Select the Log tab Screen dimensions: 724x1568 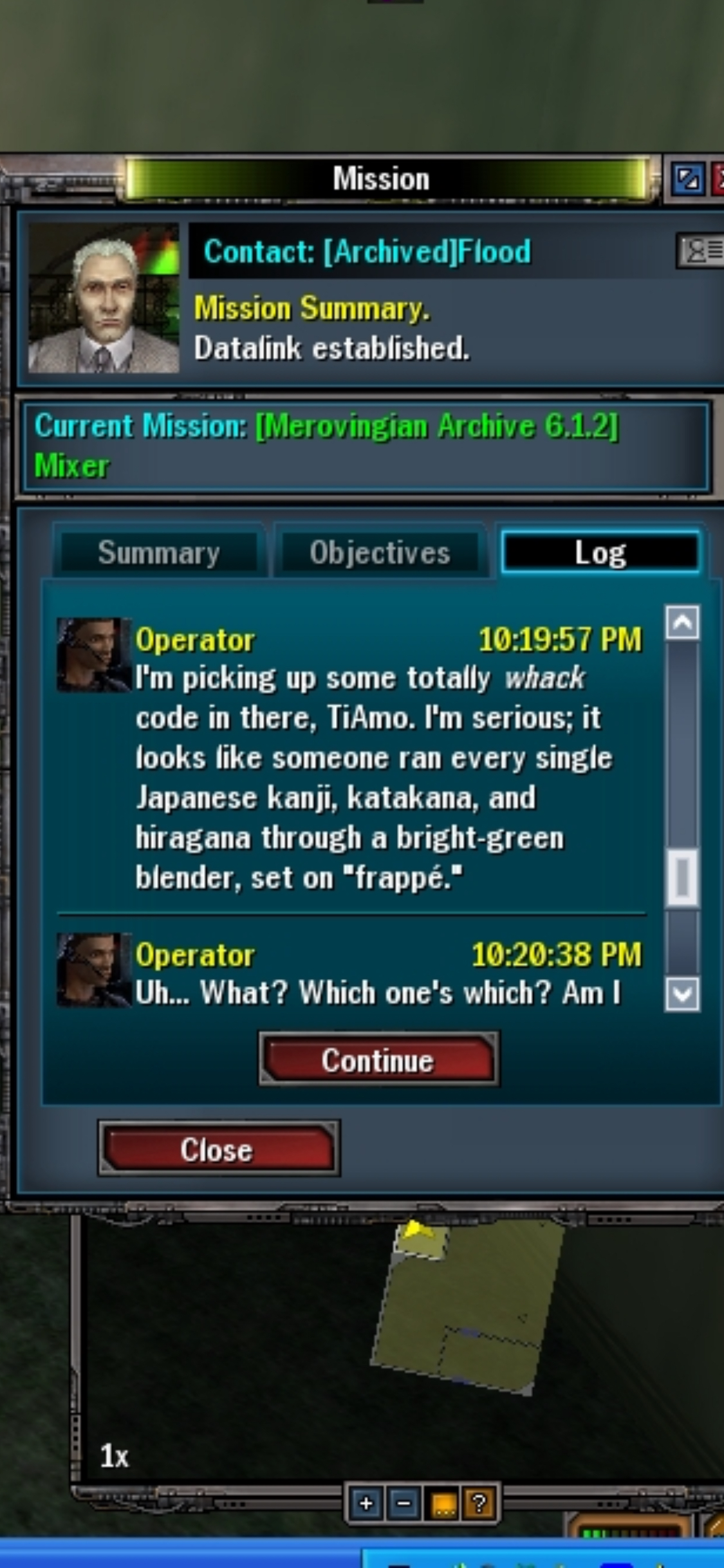[600, 553]
